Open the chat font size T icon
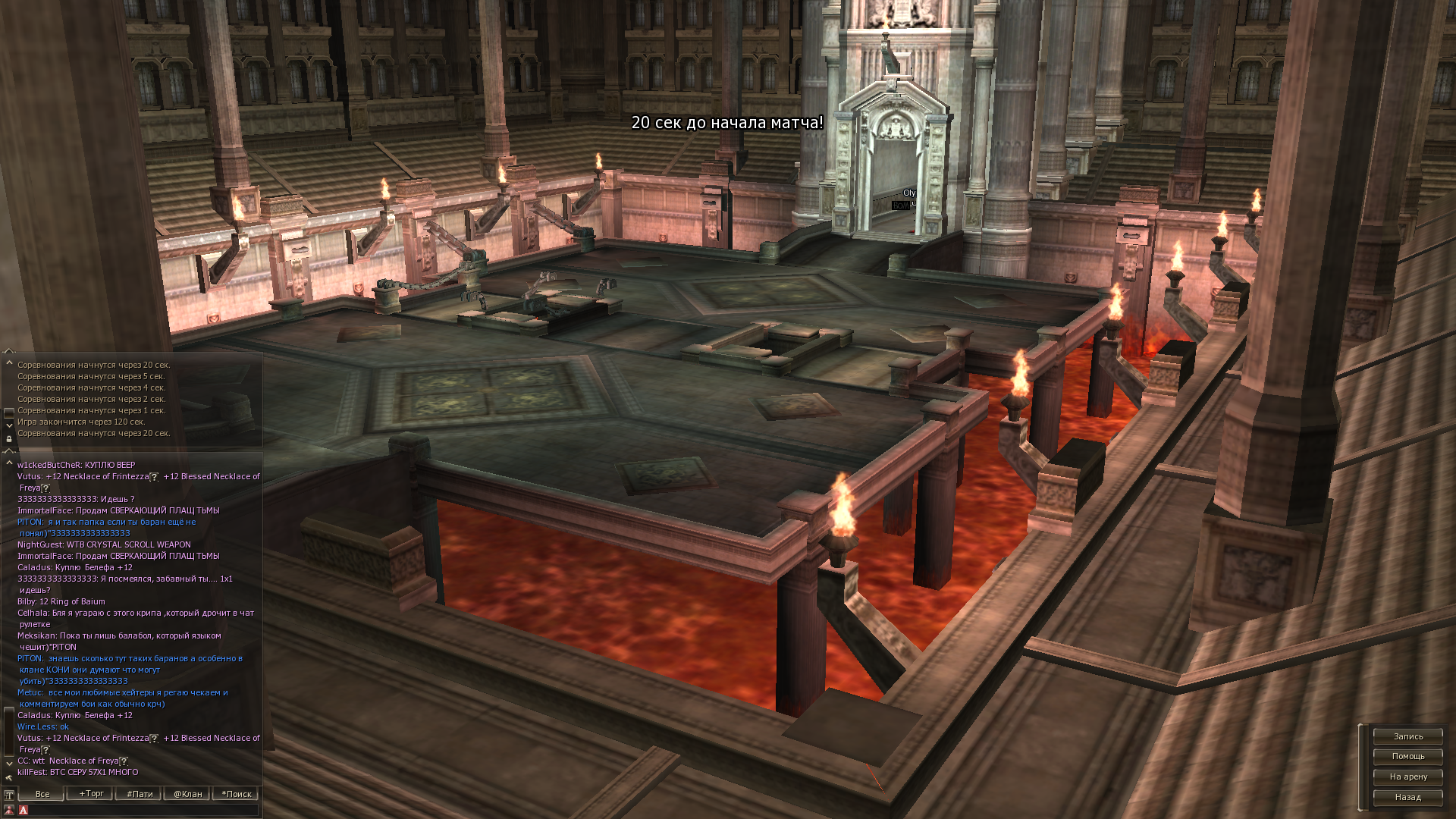The width and height of the screenshot is (1456, 819). [9, 795]
